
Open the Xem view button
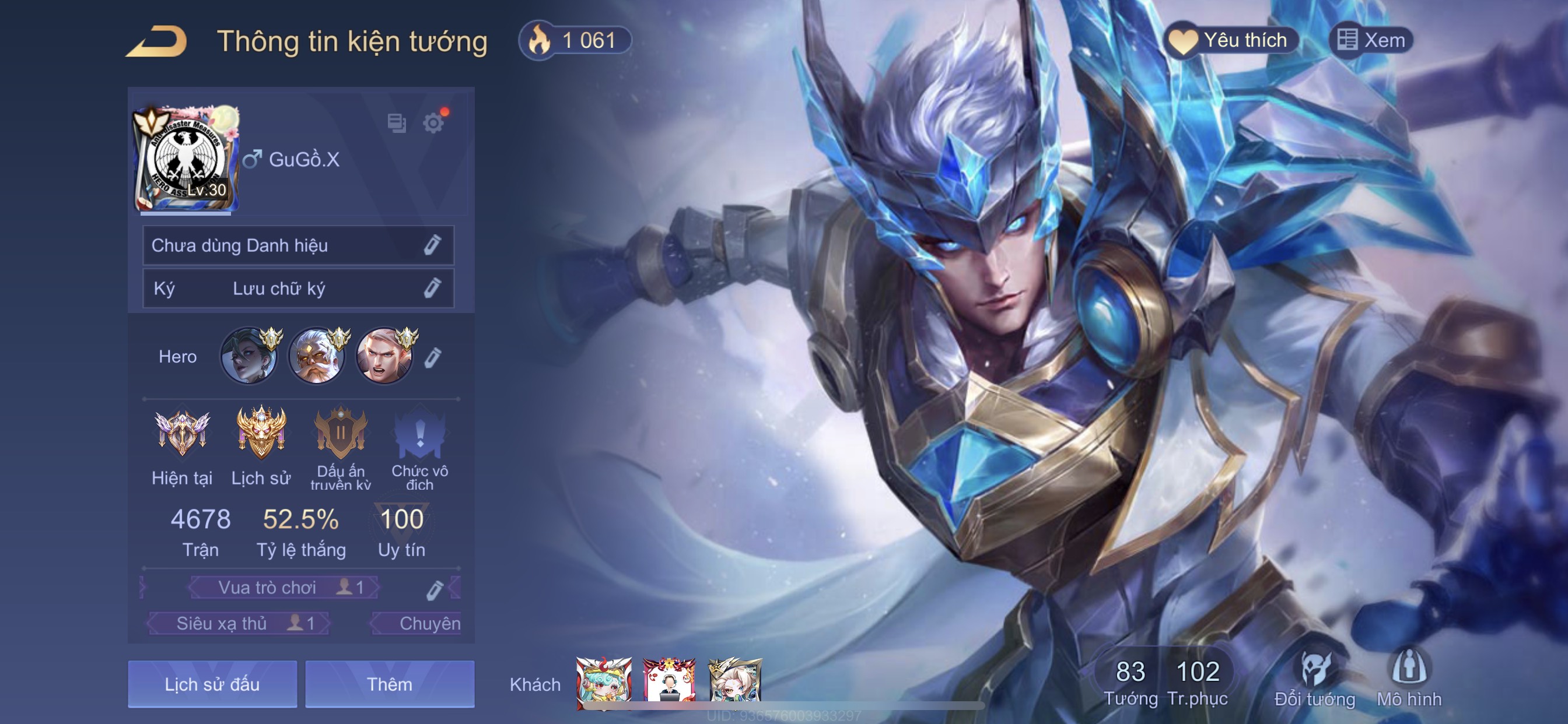pos(1371,41)
